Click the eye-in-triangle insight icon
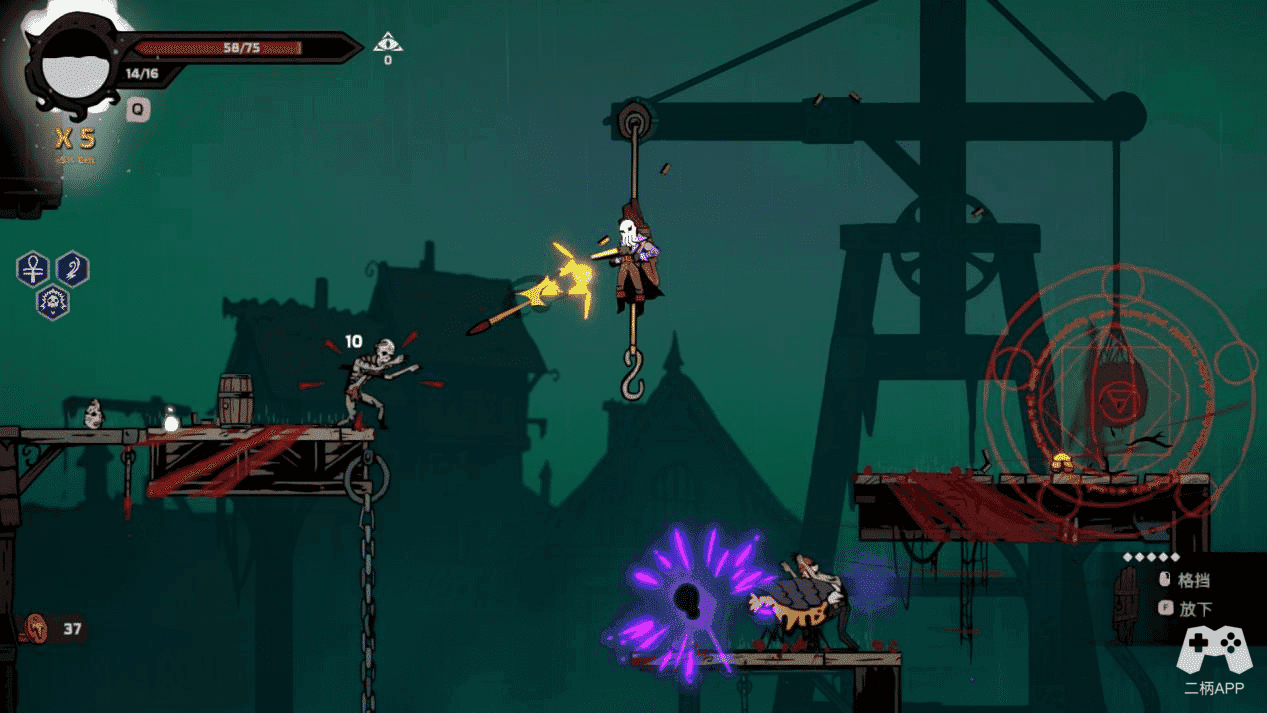This screenshot has height=713, width=1267. click(x=388, y=43)
